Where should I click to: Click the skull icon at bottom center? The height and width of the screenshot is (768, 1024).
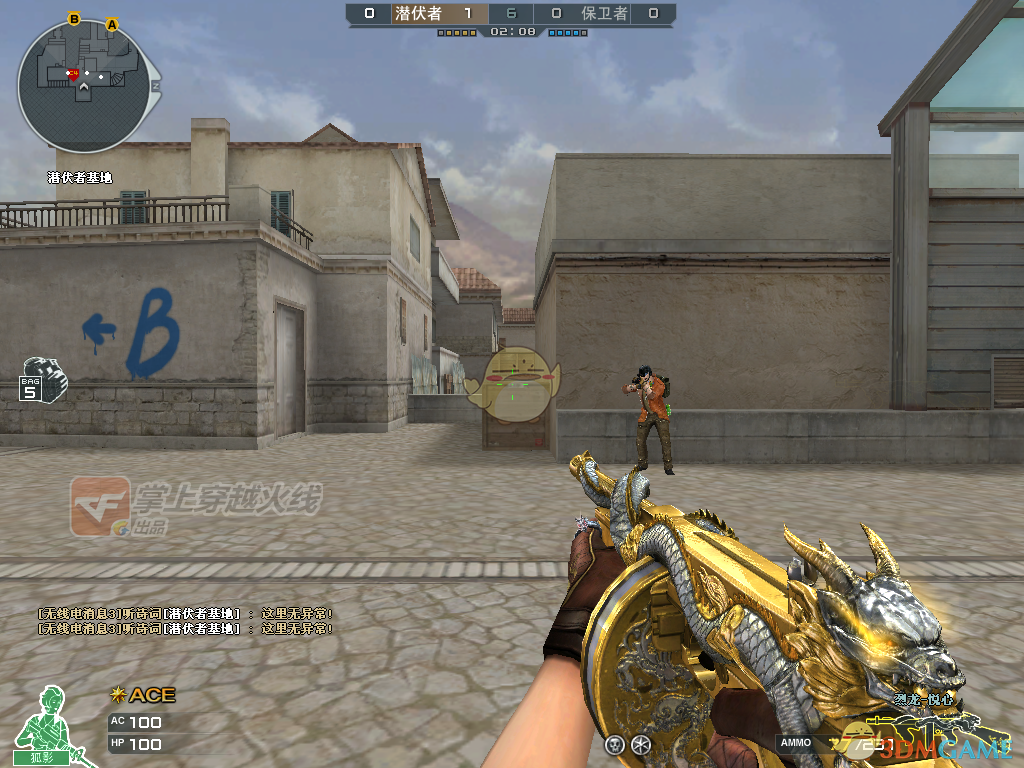(615, 744)
